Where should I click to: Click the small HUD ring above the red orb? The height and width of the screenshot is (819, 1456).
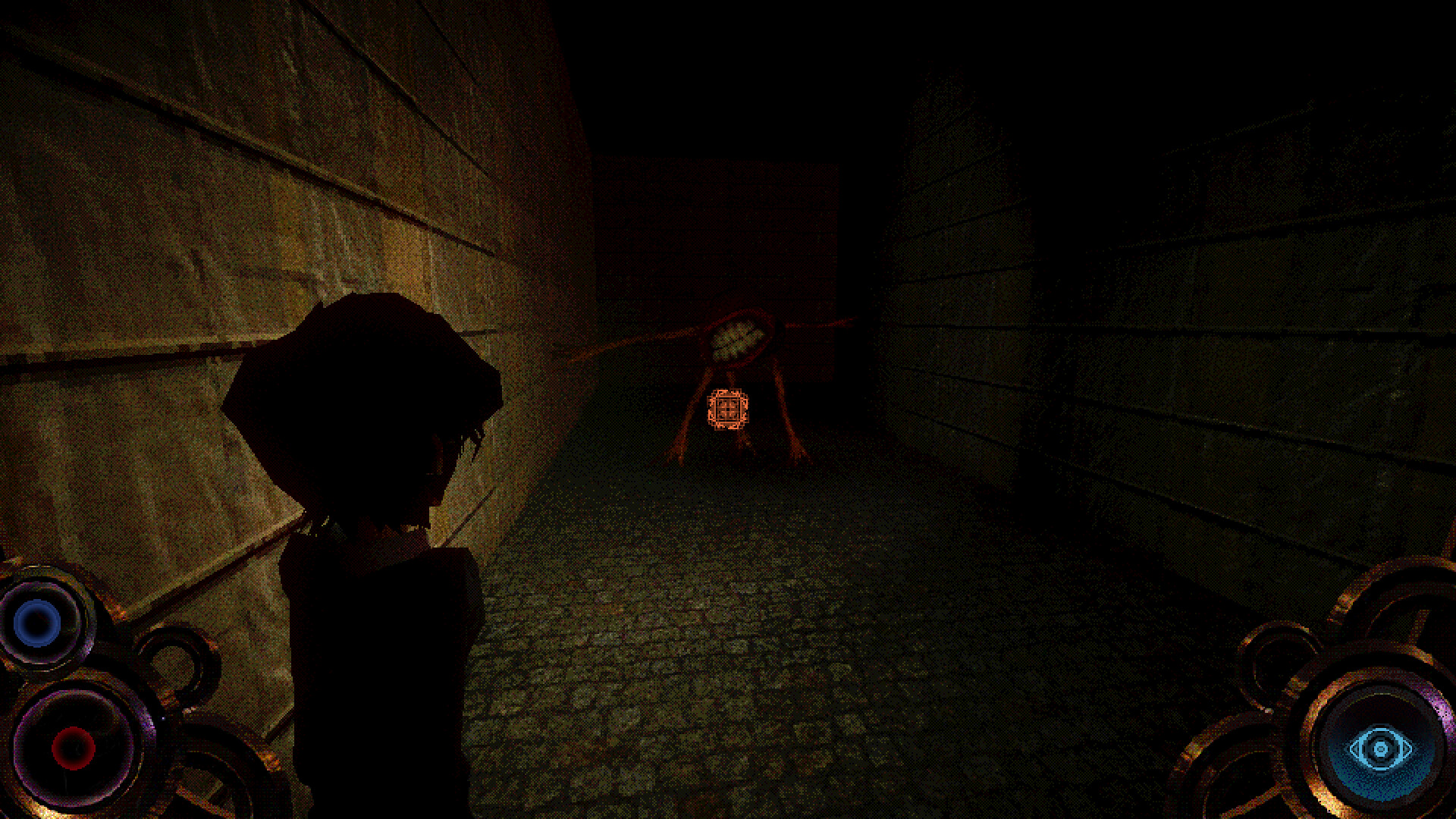[174, 664]
